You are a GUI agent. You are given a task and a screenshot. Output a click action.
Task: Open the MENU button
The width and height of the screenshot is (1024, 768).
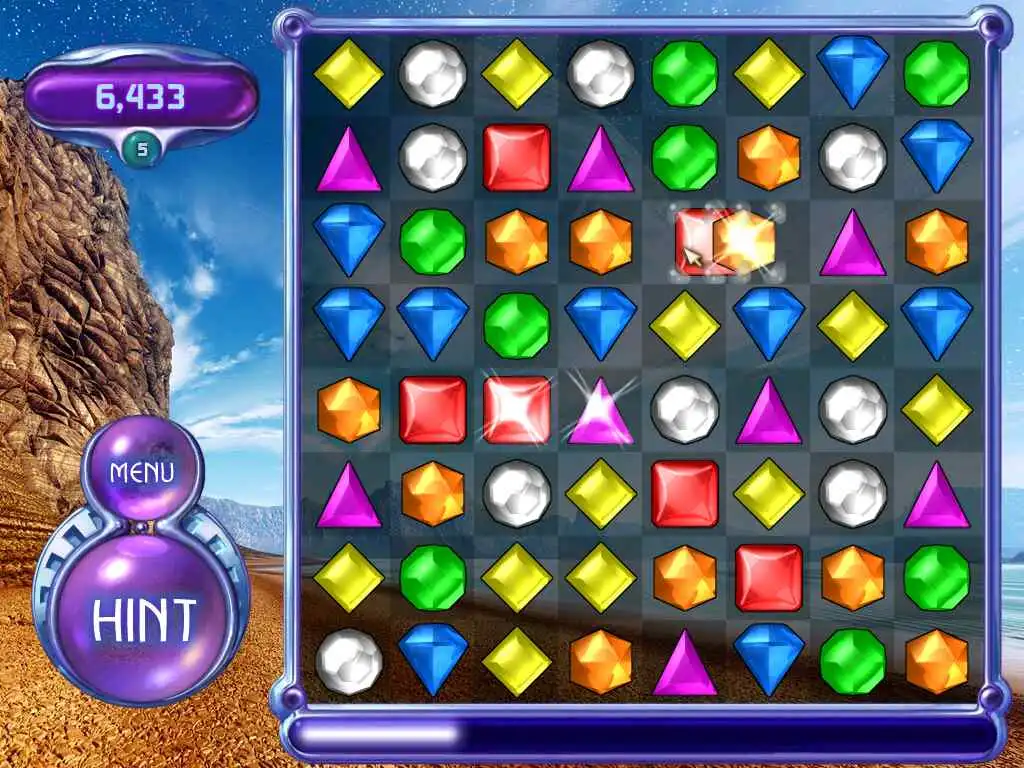[142, 472]
